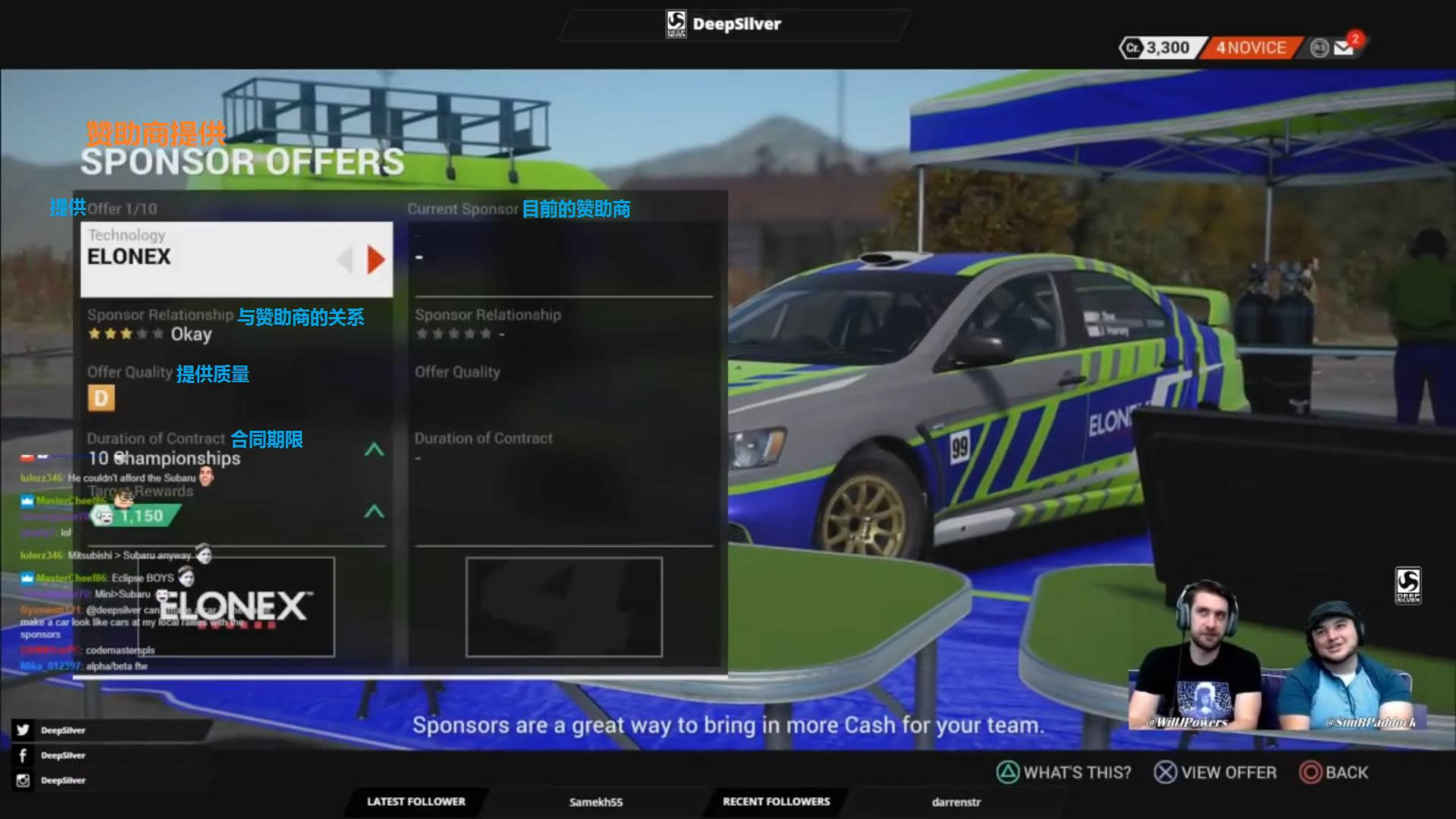Go Back from sponsor offers

click(1334, 773)
